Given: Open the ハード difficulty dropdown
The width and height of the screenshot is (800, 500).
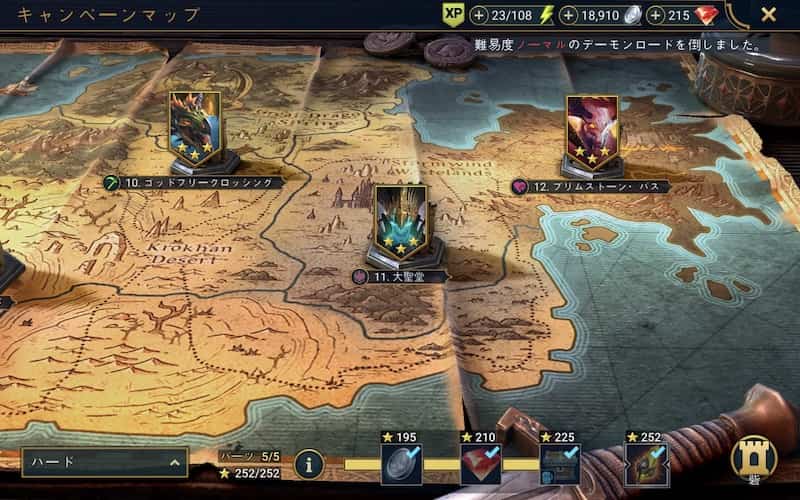Looking at the screenshot, I should click(105, 462).
